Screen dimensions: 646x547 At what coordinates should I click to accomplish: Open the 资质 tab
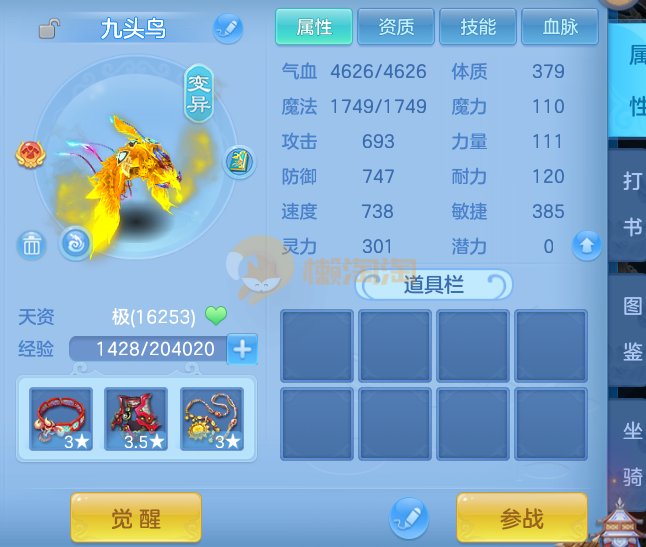click(x=396, y=27)
